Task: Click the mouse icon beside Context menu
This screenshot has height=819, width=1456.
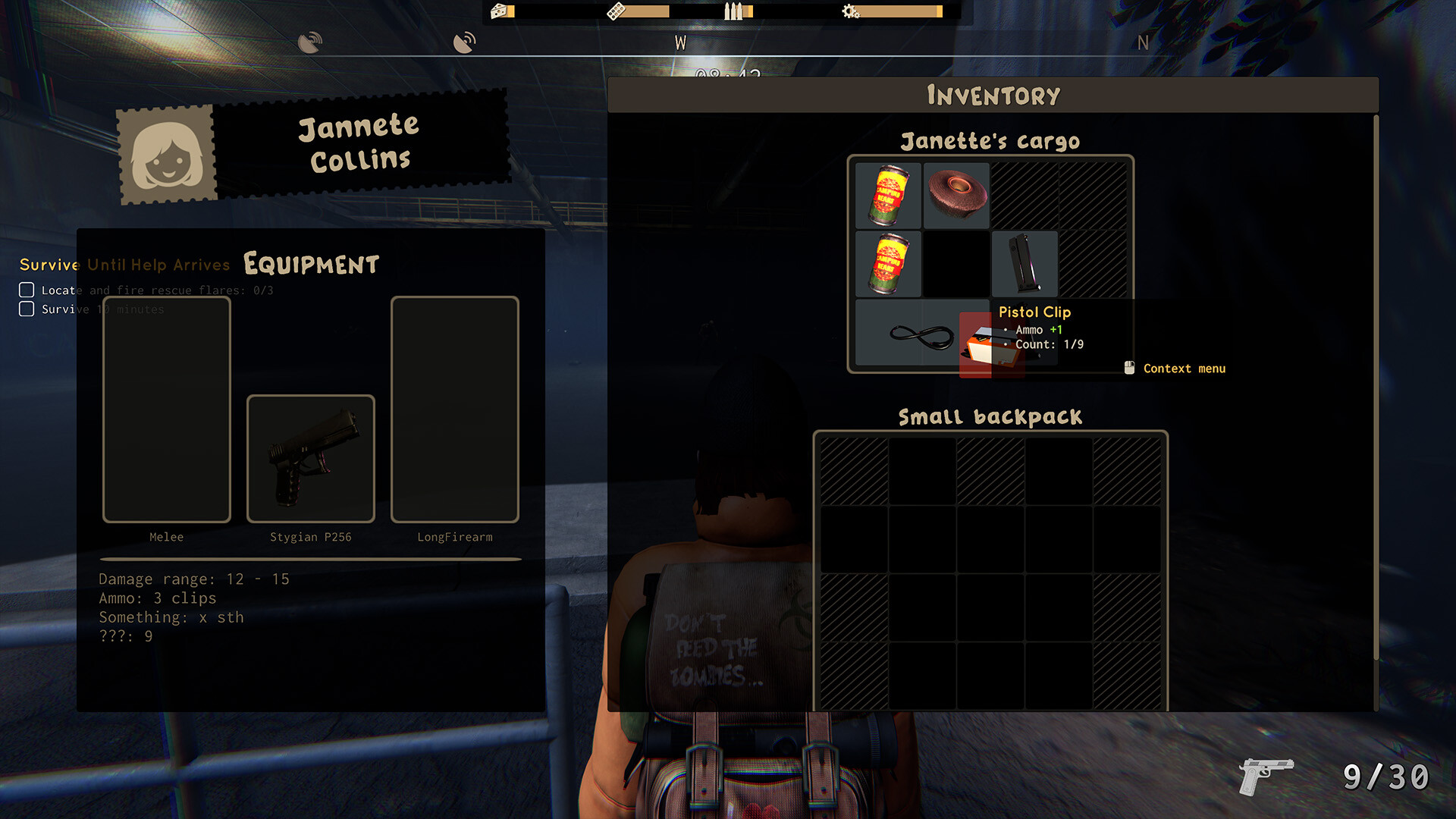Action: pos(1129,368)
